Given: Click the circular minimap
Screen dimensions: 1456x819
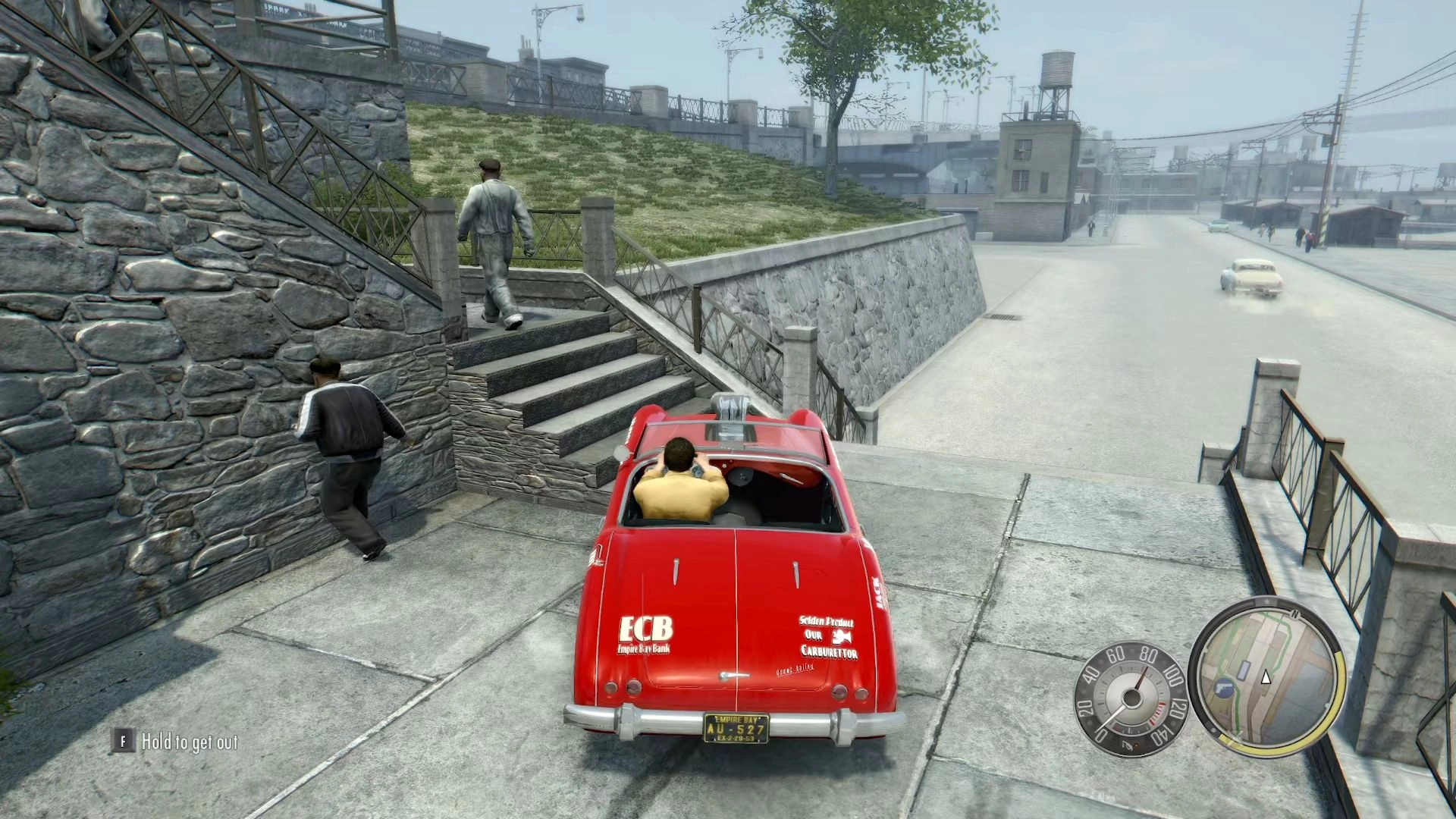Looking at the screenshot, I should coord(1265,677).
